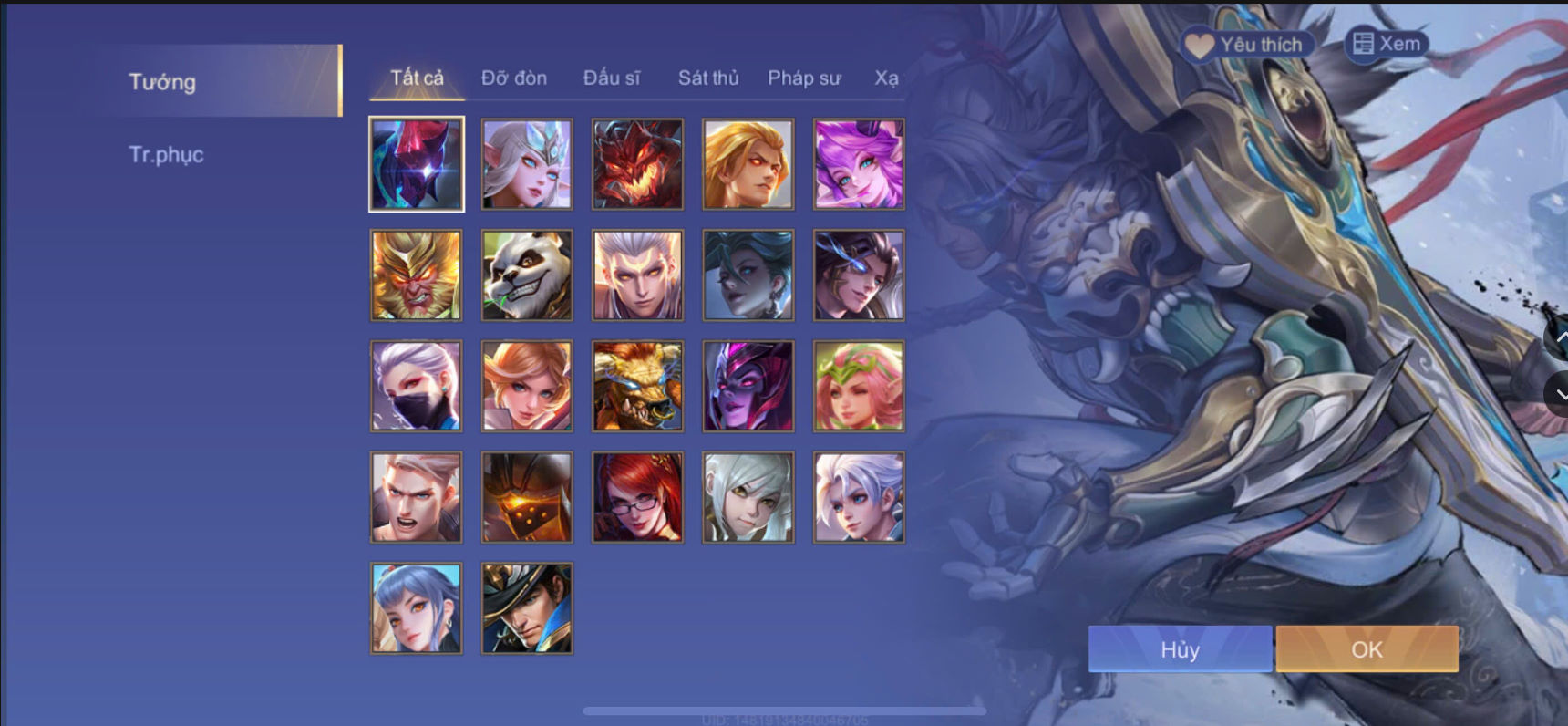Choose the flaming demon hero portrait
The width and height of the screenshot is (1568, 726).
coord(636,164)
